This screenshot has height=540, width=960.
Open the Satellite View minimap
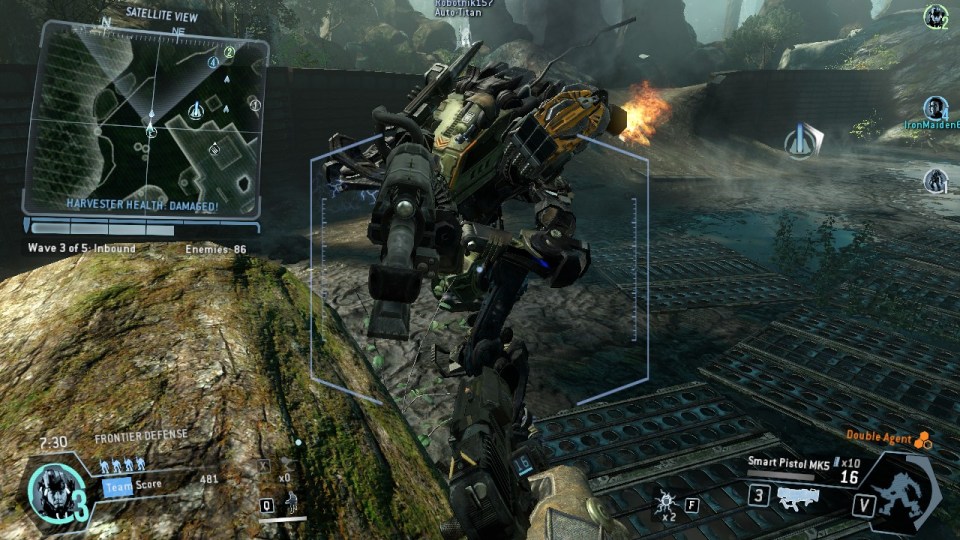click(146, 120)
